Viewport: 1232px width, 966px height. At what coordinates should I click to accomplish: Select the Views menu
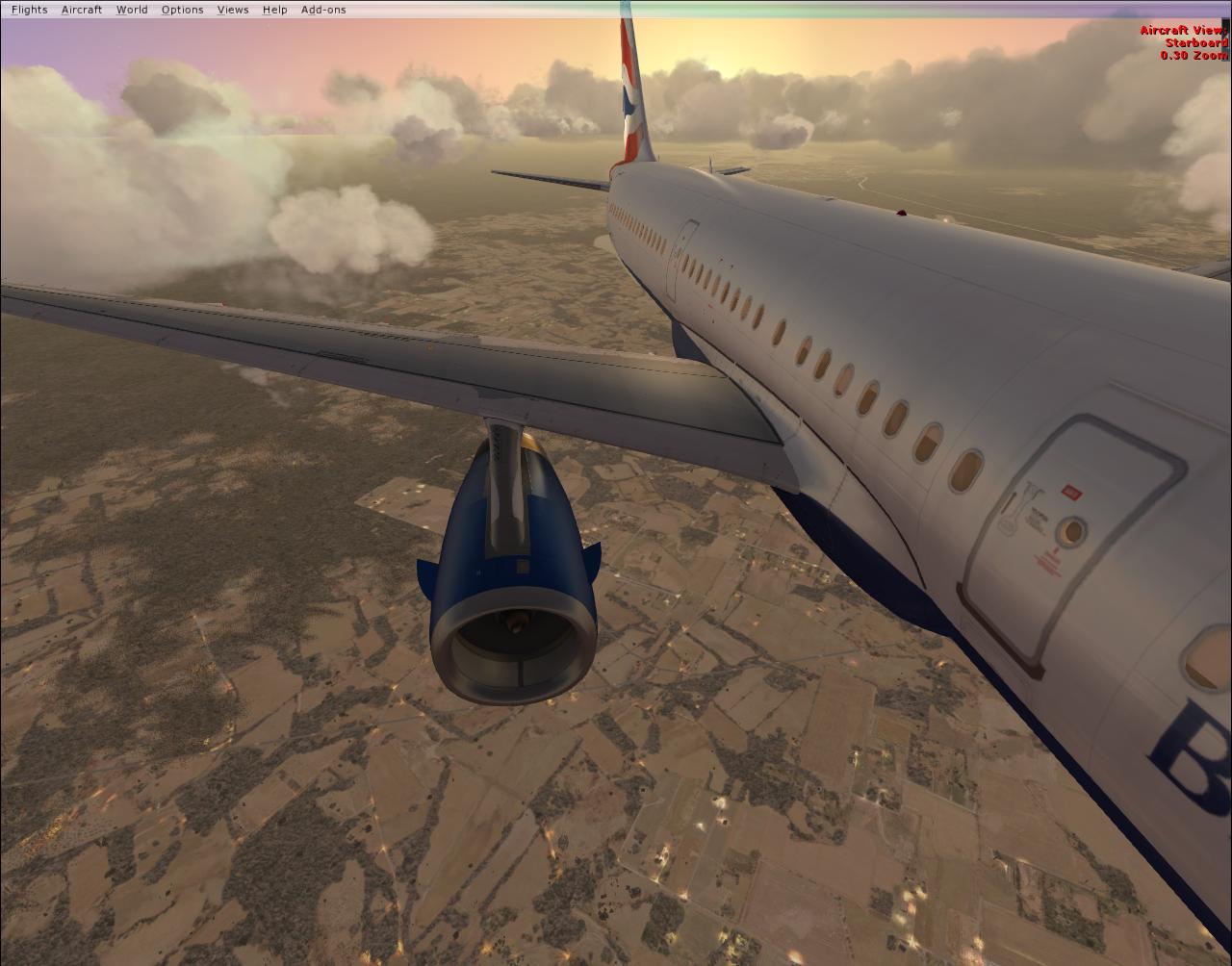point(233,10)
